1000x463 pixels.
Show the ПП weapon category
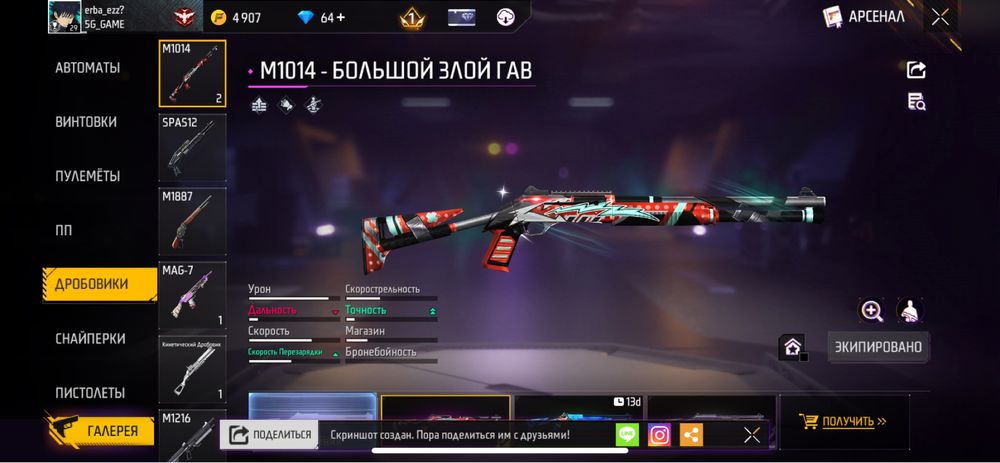(x=64, y=230)
